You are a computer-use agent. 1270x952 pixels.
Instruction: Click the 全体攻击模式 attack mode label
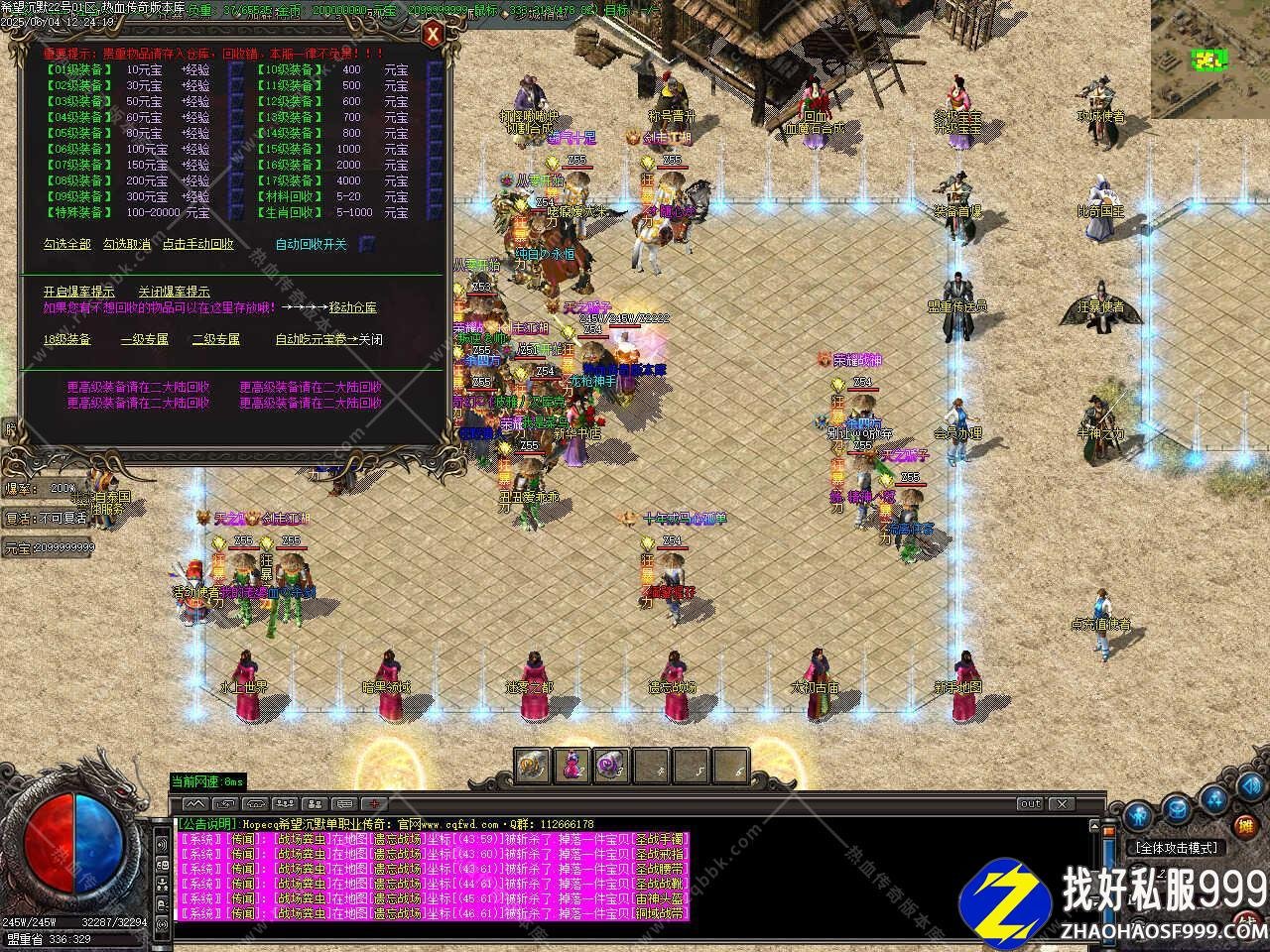1176,848
